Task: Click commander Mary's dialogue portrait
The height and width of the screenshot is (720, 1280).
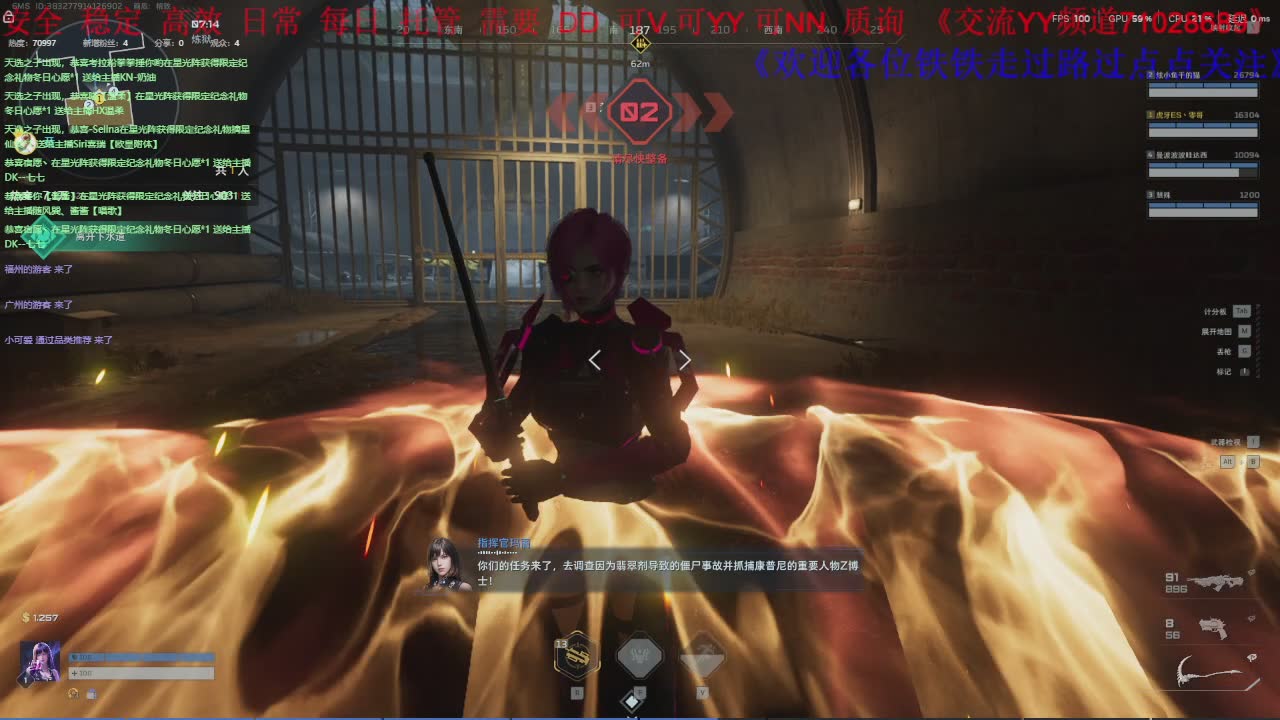Action: point(449,566)
